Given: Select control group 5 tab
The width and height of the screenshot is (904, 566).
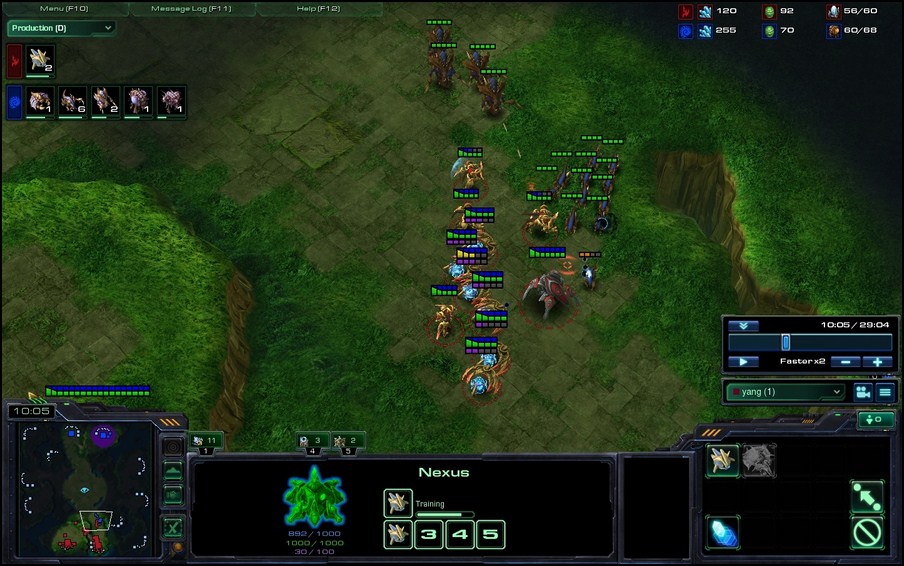Looking at the screenshot, I should click(348, 440).
